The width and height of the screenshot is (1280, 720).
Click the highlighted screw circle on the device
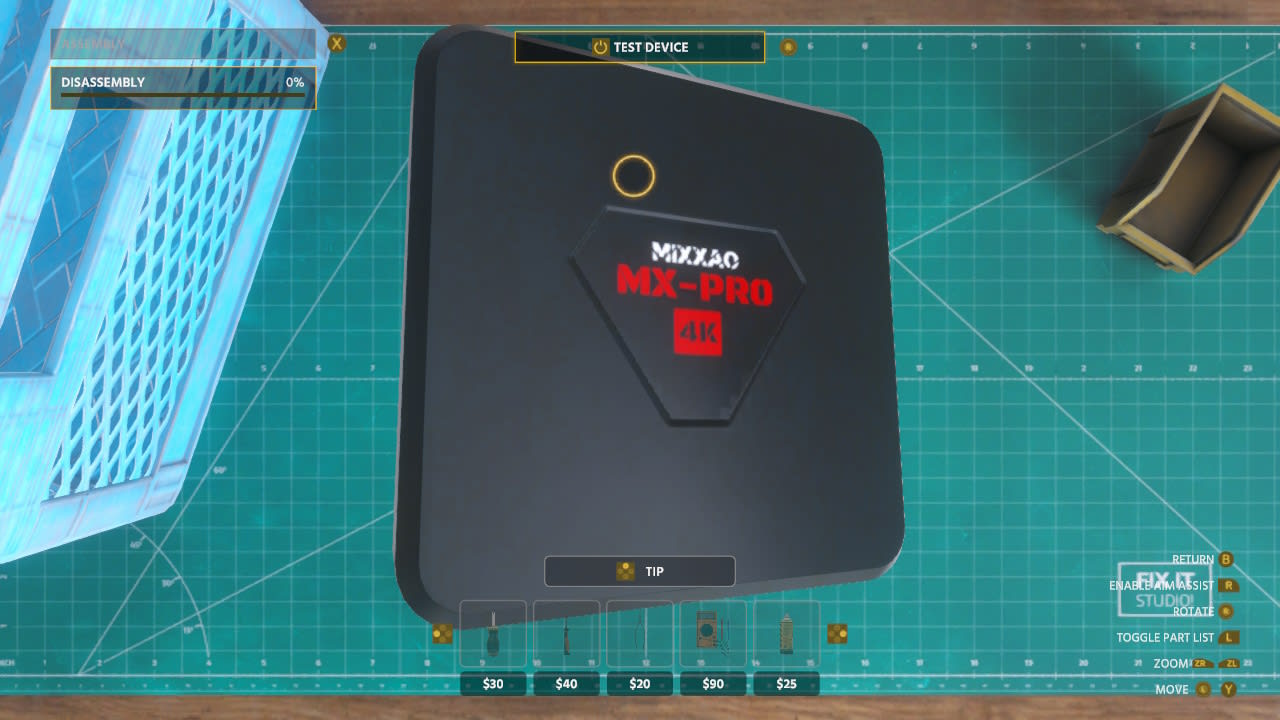(633, 176)
